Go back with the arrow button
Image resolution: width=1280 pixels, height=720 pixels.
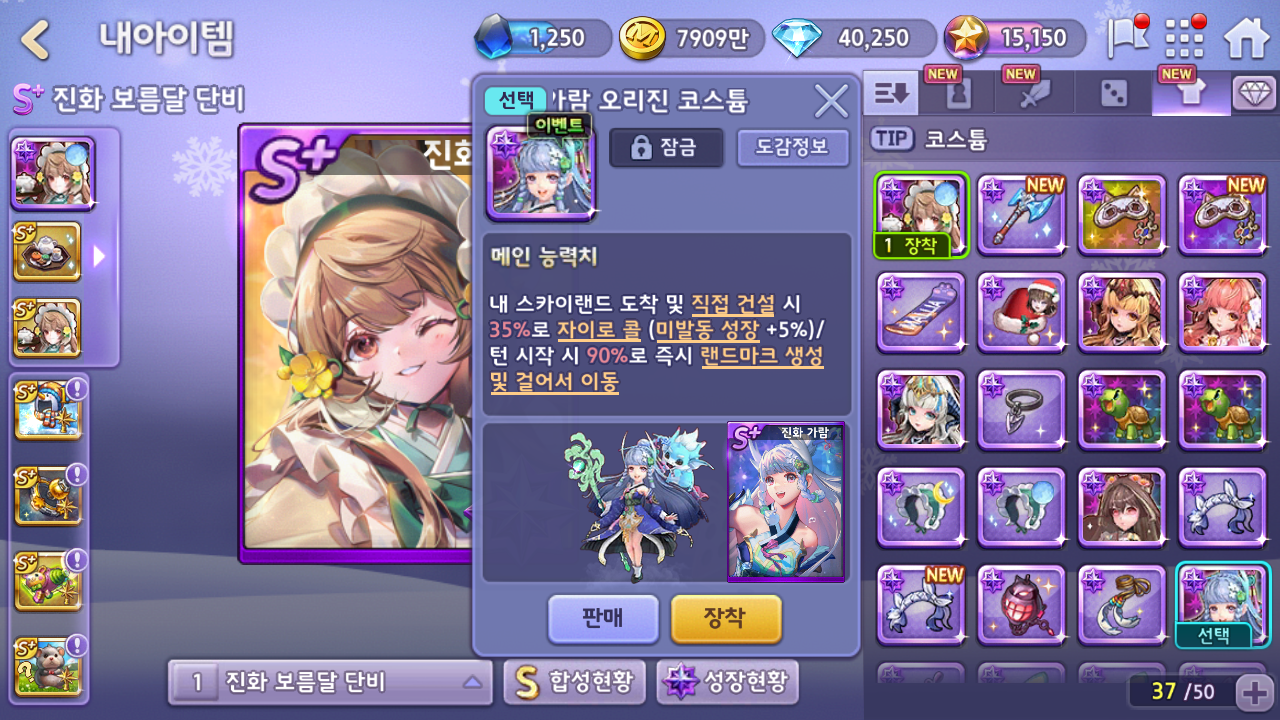[x=36, y=40]
